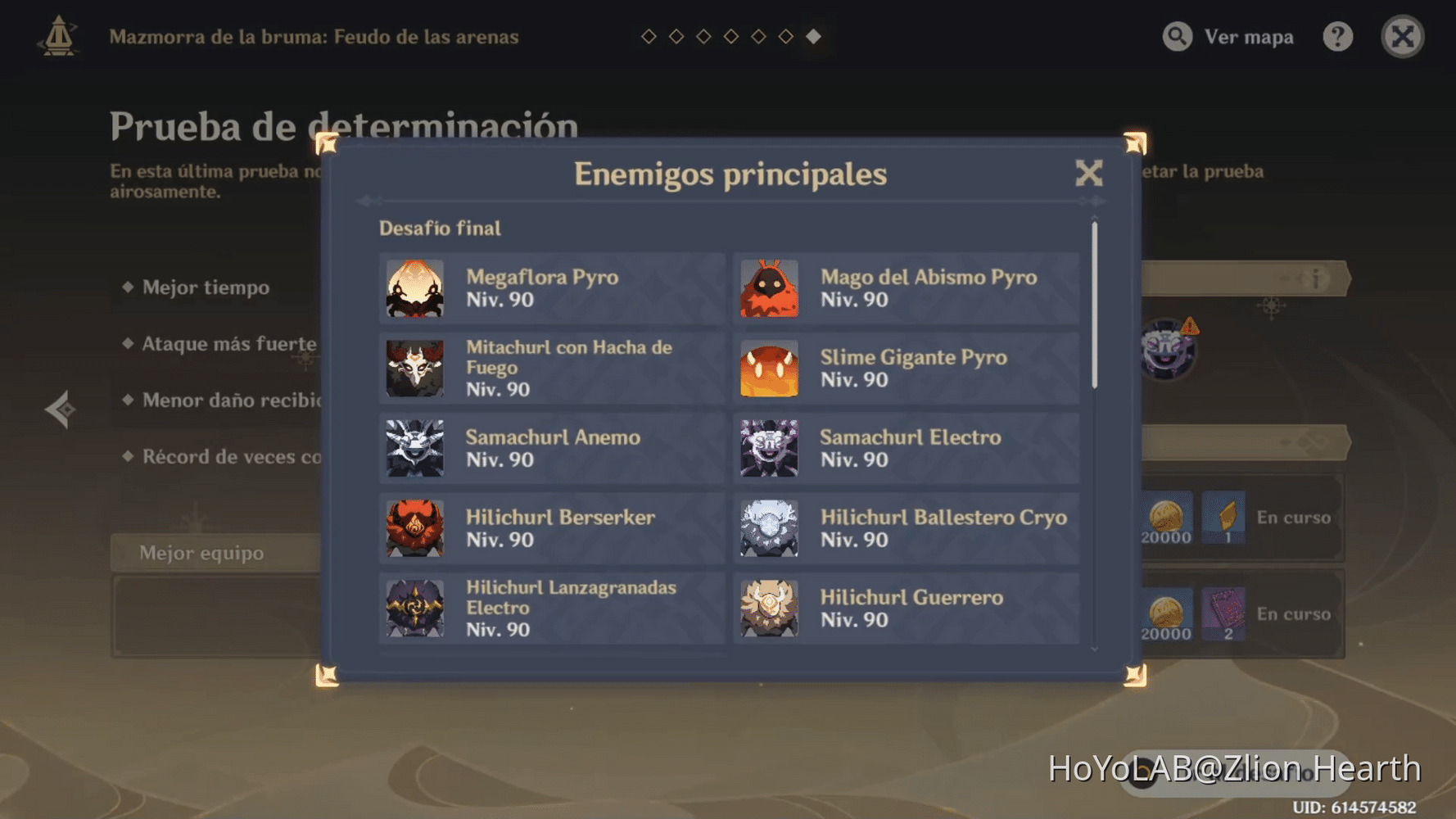Open the help question mark dialog
This screenshot has width=1456, height=819.
1337,37
